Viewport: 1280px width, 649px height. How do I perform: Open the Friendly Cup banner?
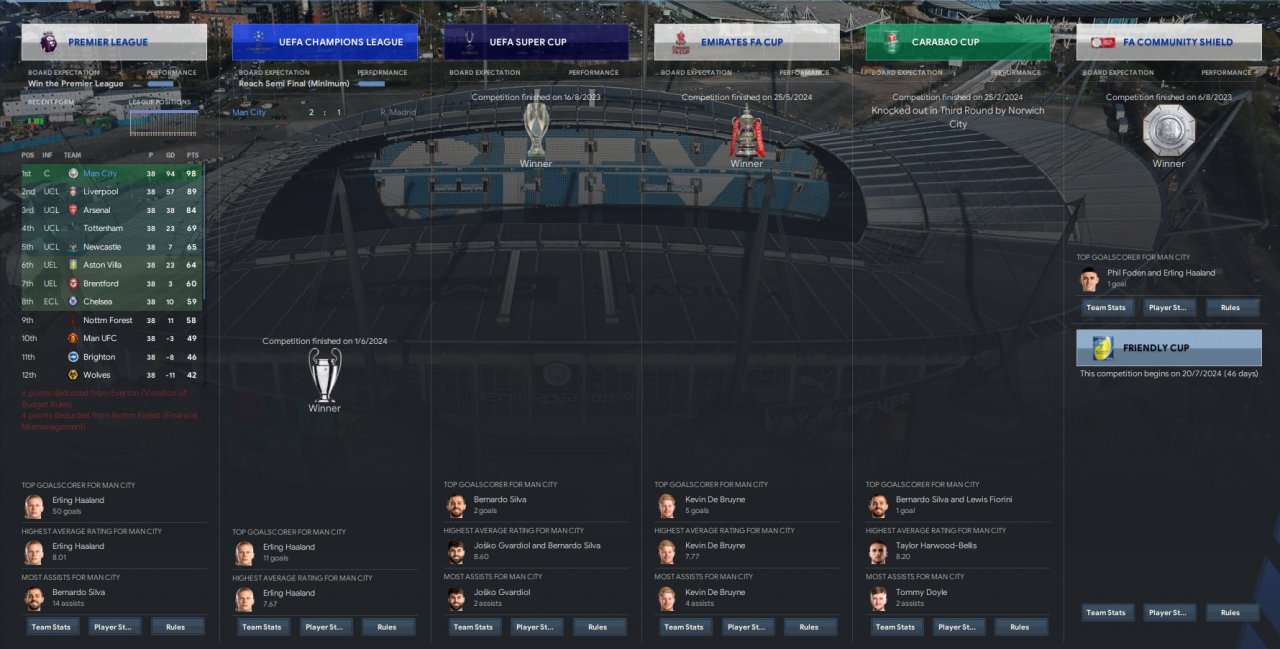pos(1169,348)
